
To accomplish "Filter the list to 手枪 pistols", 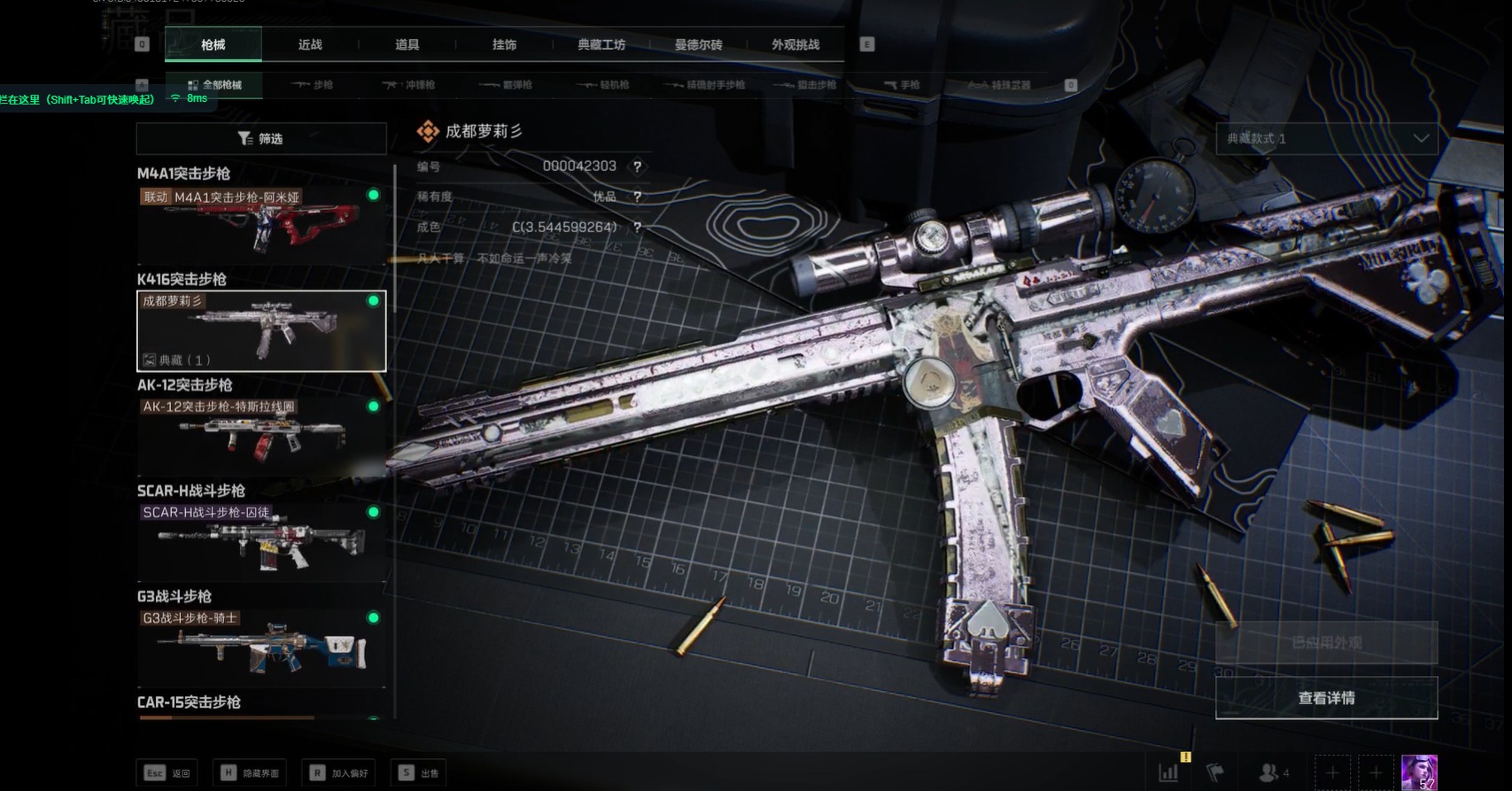I will [x=902, y=85].
